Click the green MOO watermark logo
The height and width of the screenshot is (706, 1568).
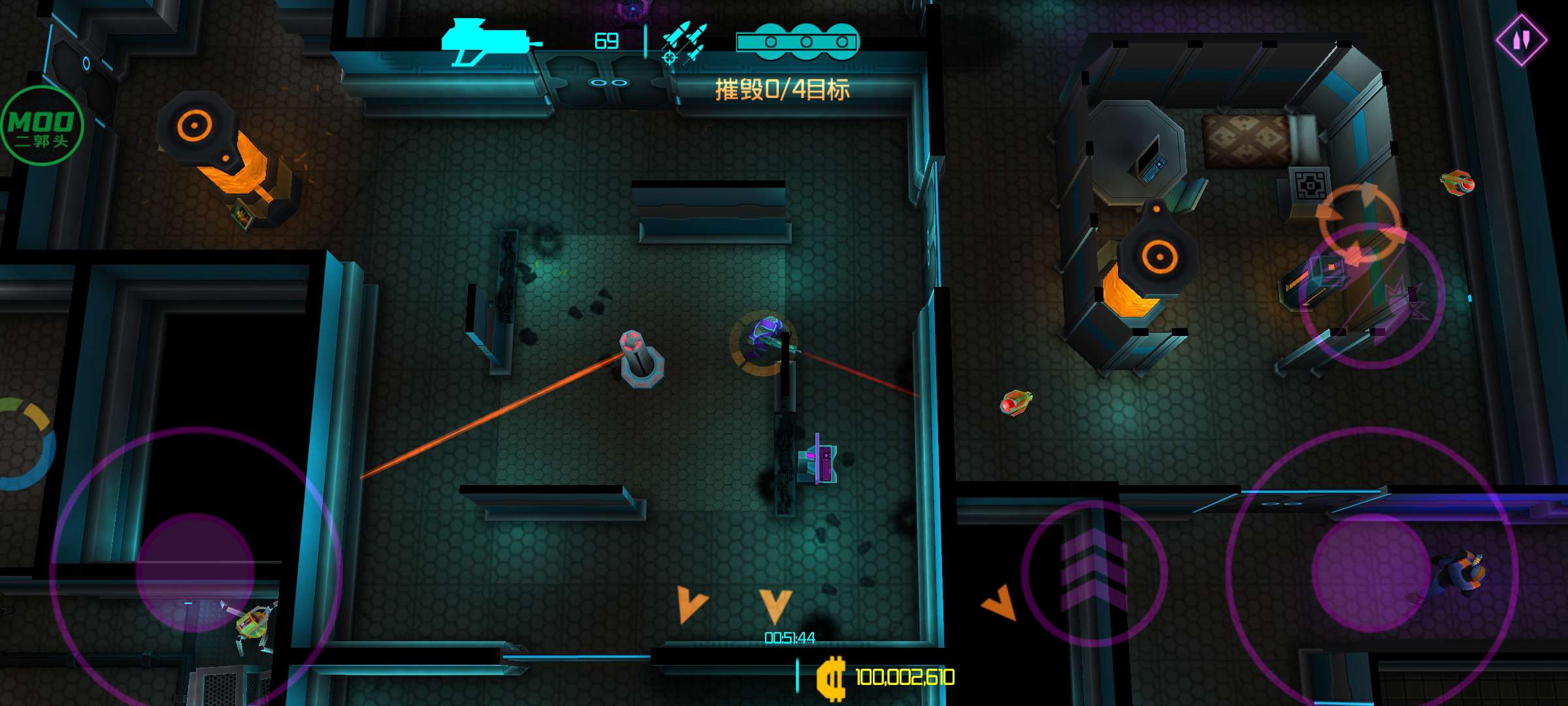[42, 126]
